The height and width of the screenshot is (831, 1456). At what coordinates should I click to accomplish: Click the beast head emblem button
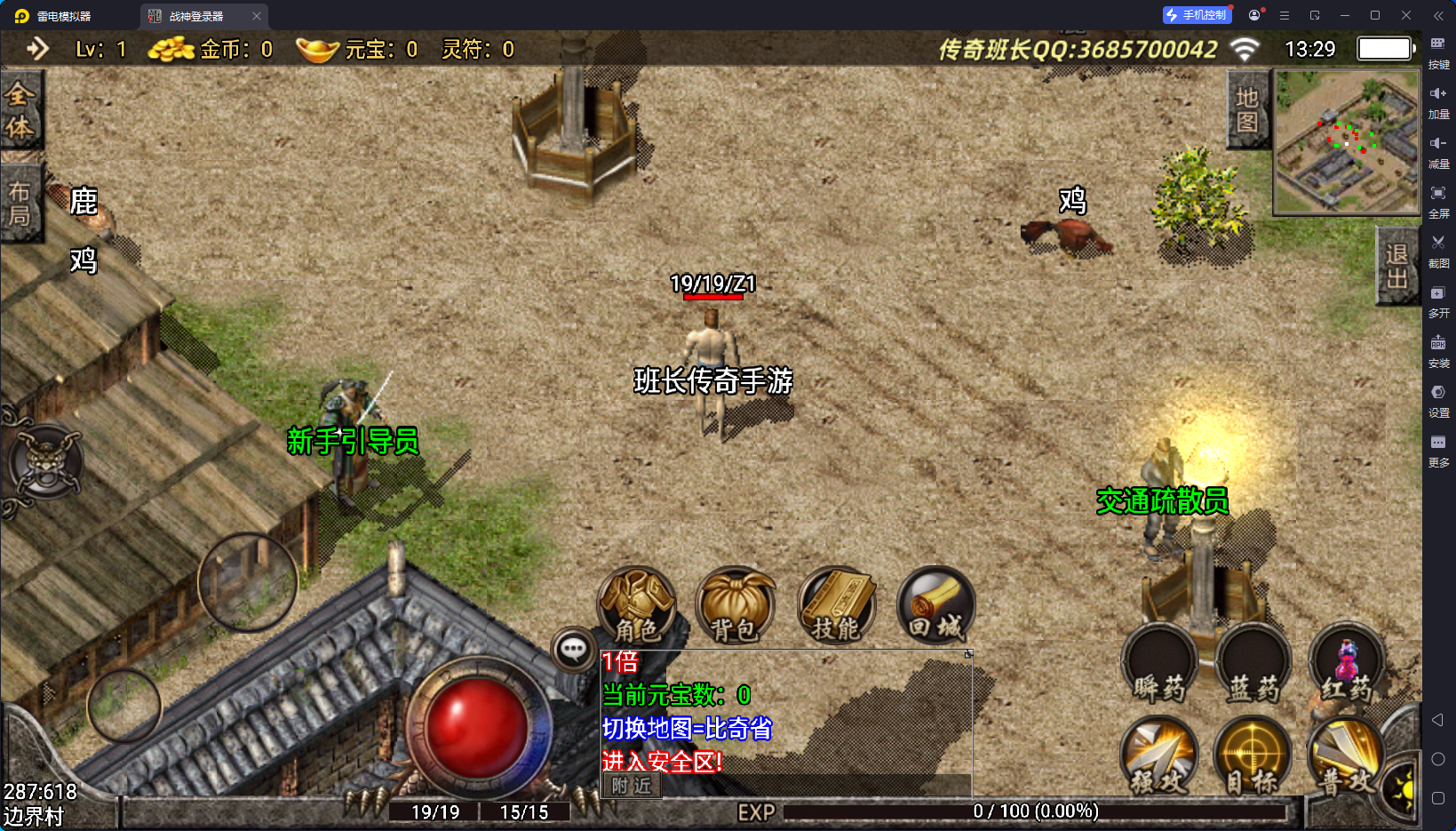(46, 462)
